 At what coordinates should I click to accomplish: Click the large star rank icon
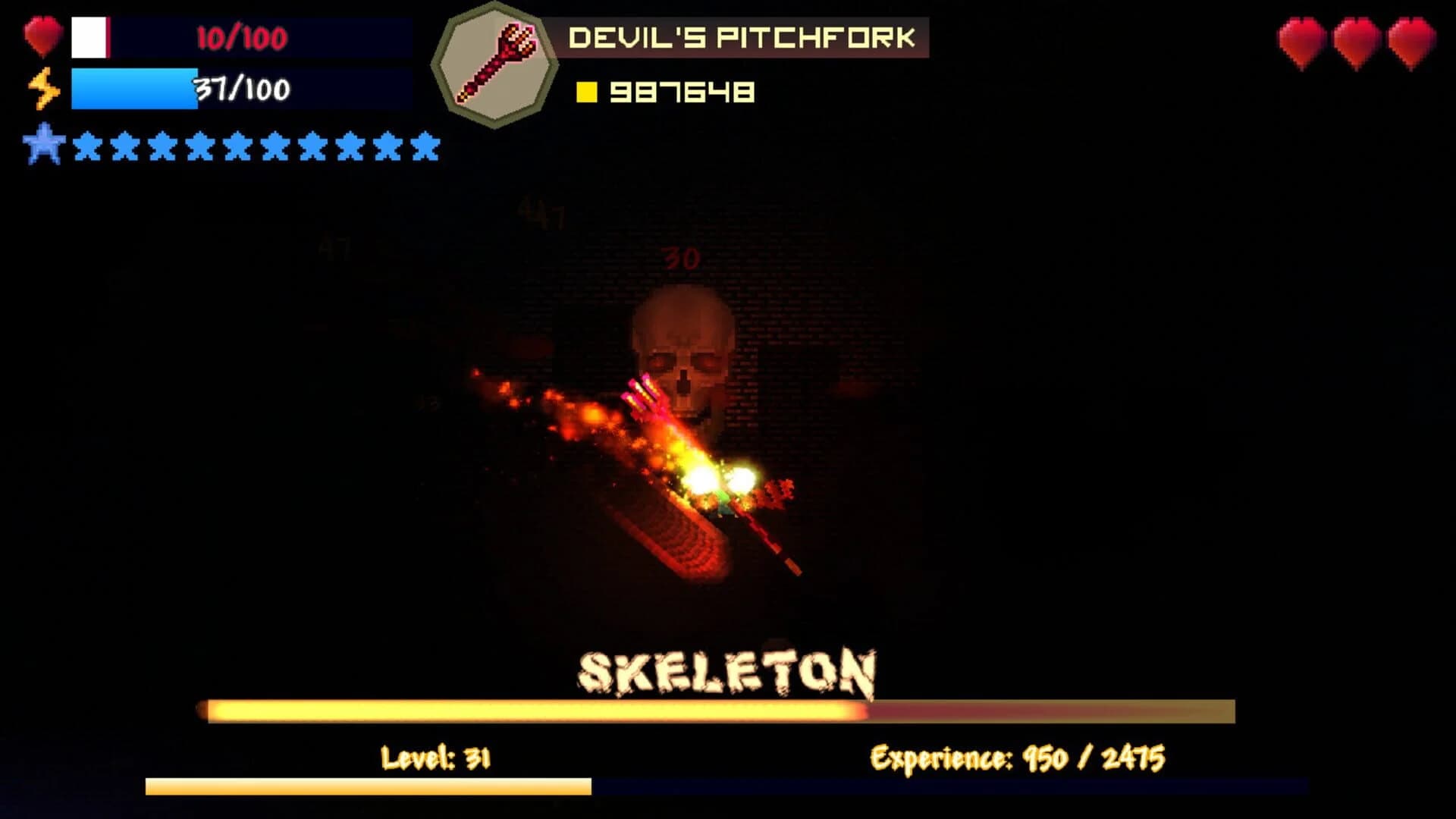click(45, 144)
